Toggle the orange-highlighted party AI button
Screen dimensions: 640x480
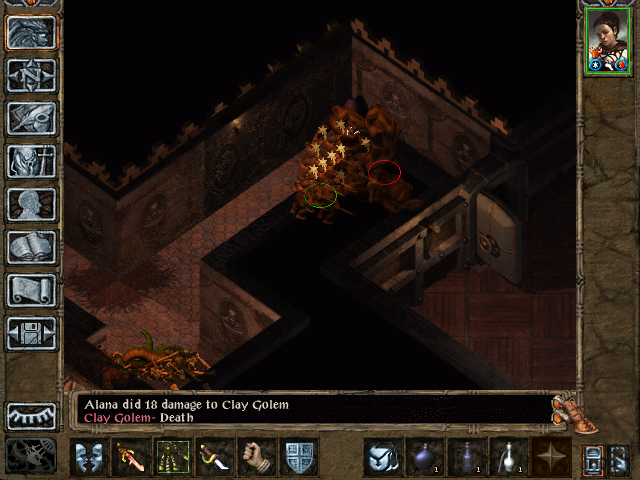(594, 457)
